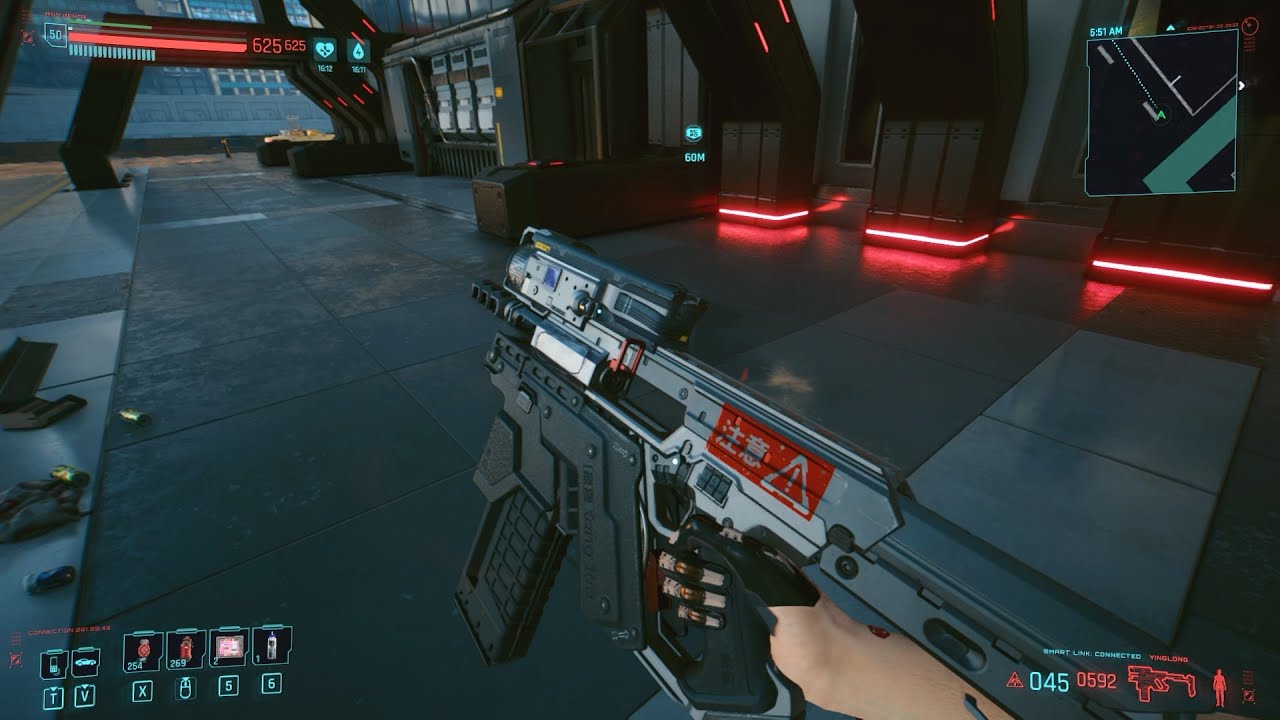Select the Yinglong weapon name label
The image size is (1280, 720).
(x=1168, y=658)
